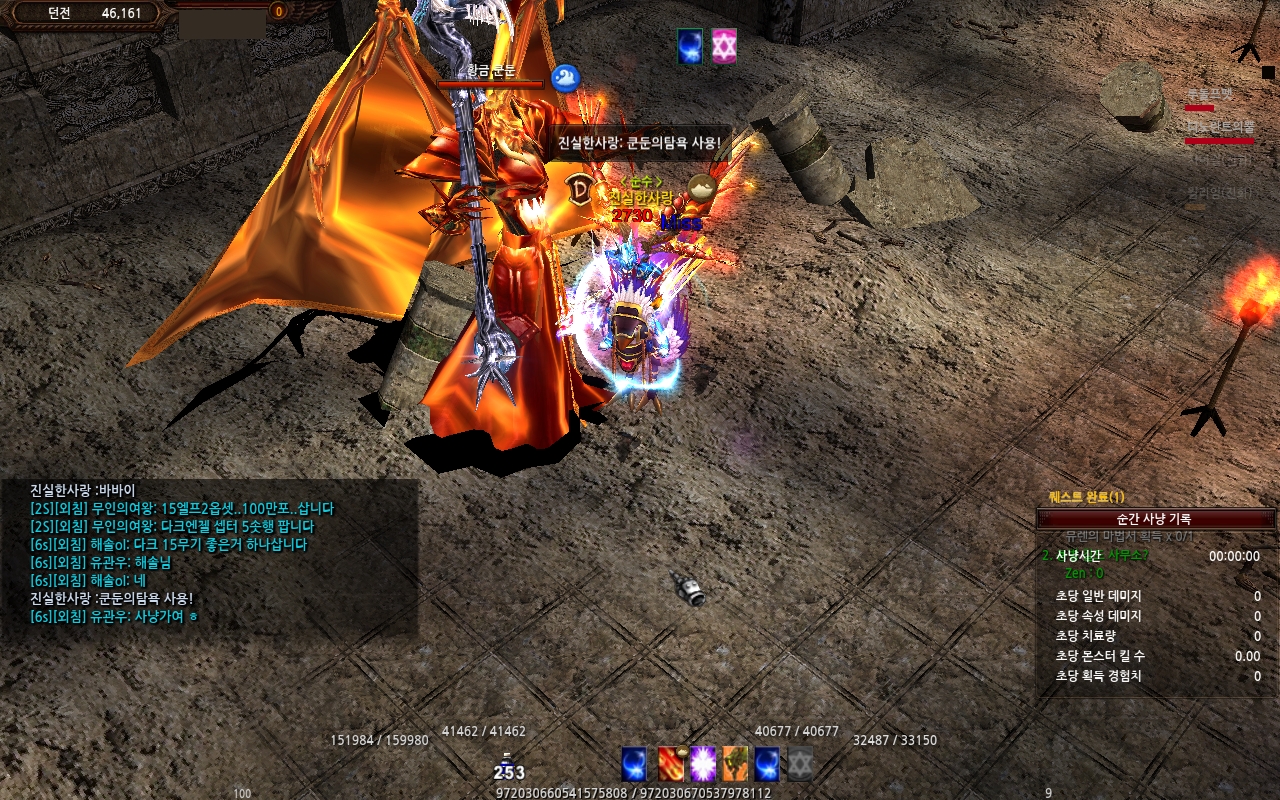Activate the red flame skill in hotbar

671,764
